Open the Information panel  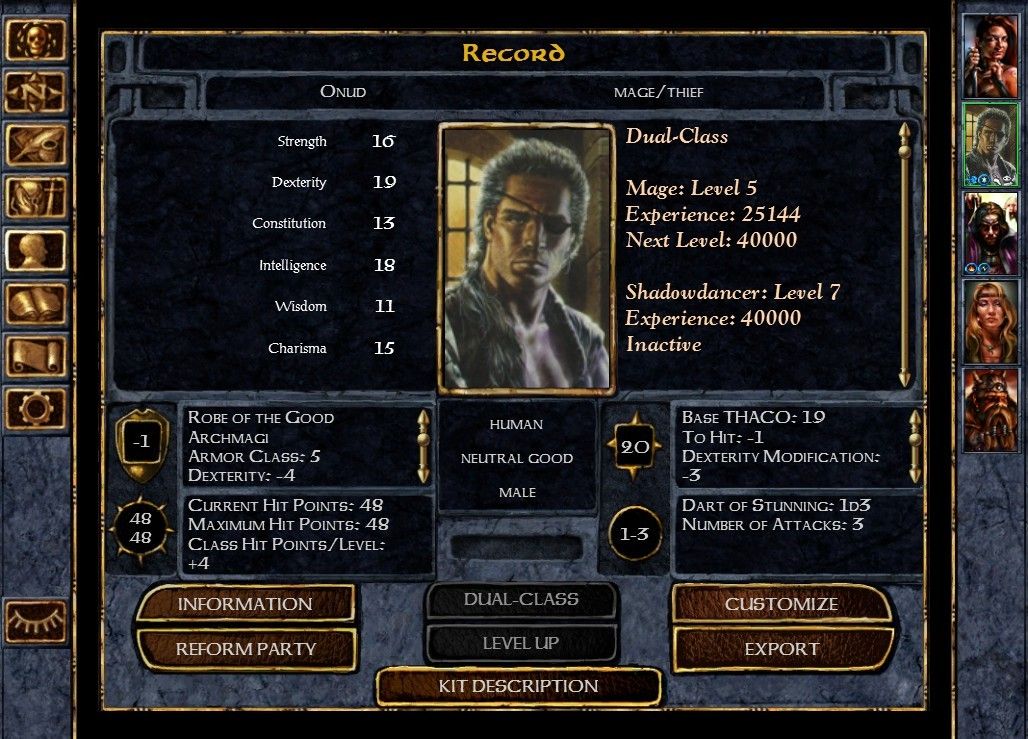tap(245, 604)
